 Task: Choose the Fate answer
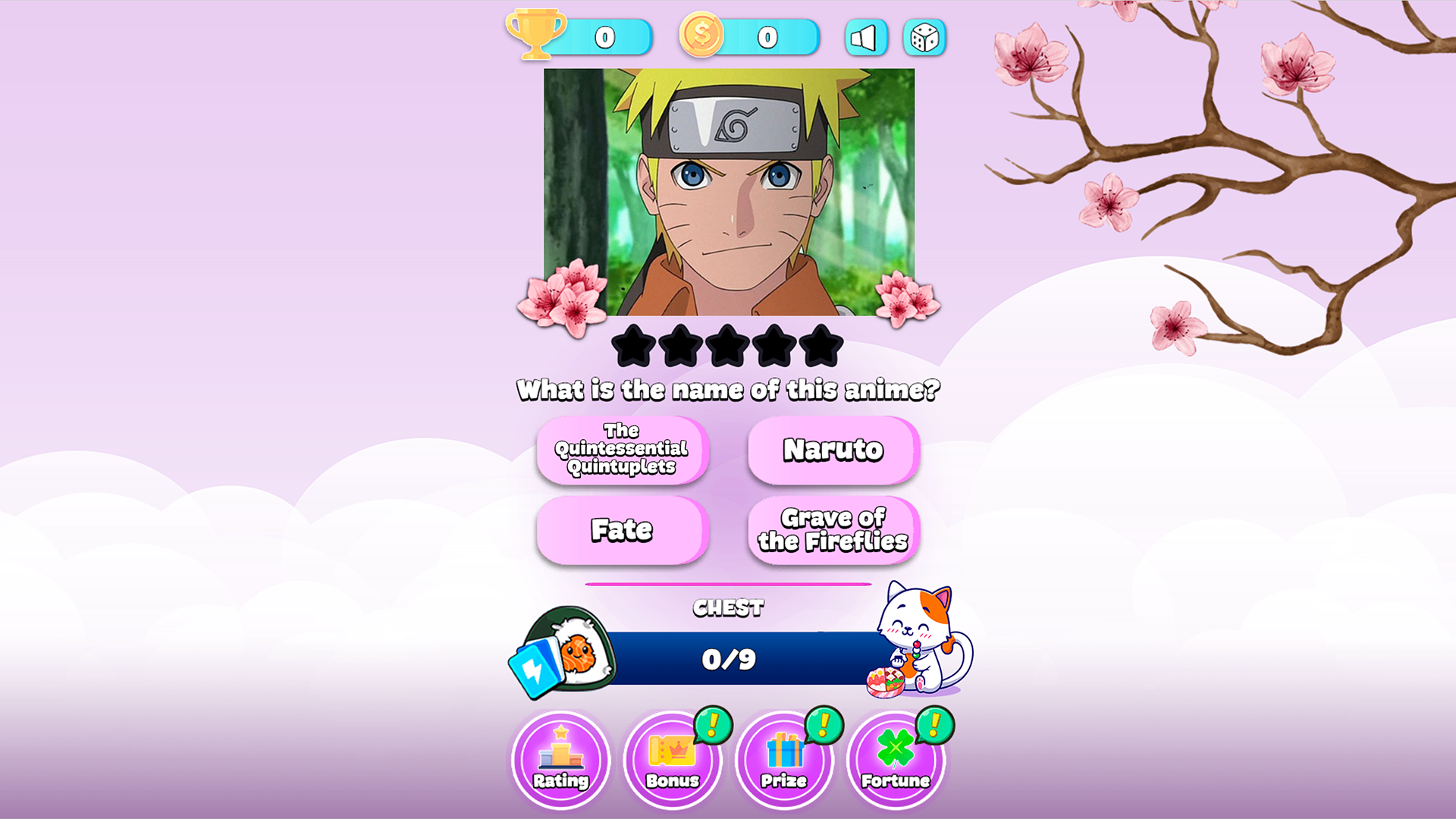[621, 531]
